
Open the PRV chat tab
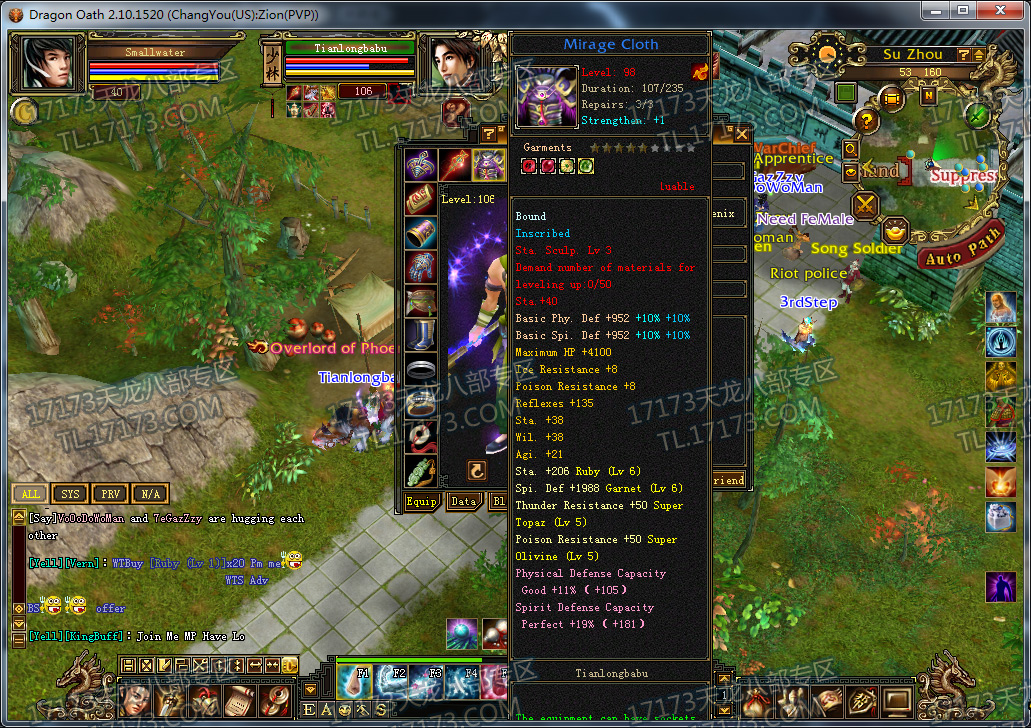[x=108, y=494]
